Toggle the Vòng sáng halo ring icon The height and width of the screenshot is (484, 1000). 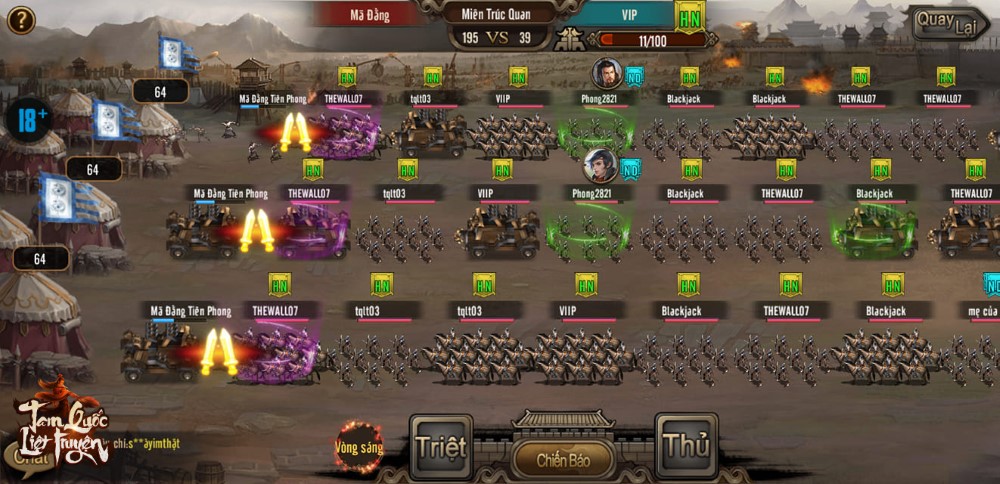(359, 446)
